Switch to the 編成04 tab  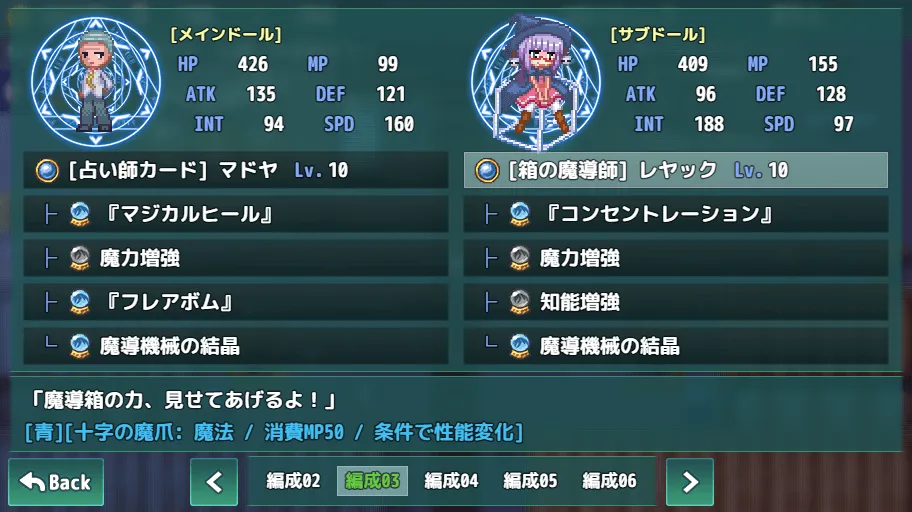coord(451,482)
